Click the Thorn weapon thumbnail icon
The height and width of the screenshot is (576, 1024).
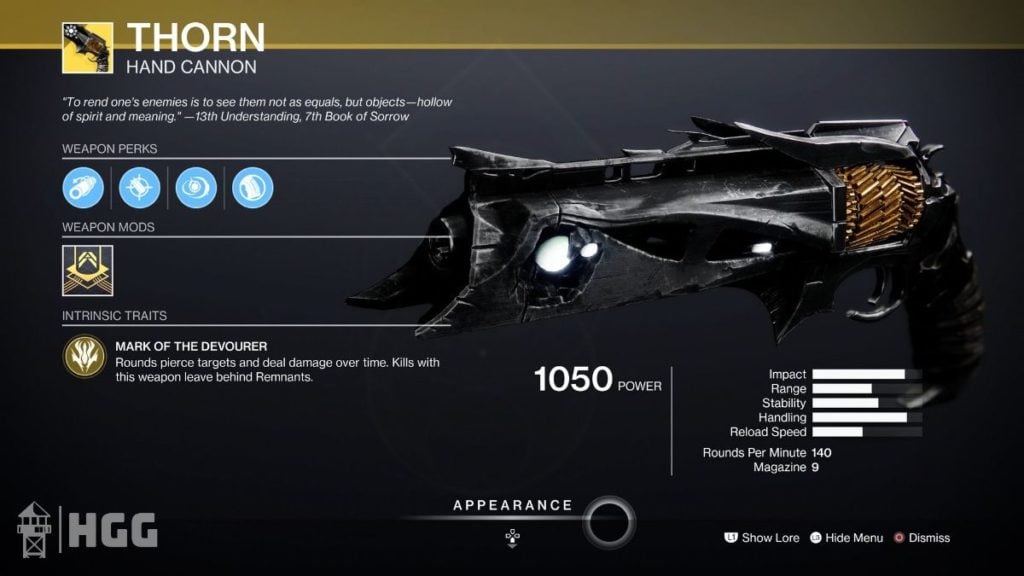click(x=87, y=47)
